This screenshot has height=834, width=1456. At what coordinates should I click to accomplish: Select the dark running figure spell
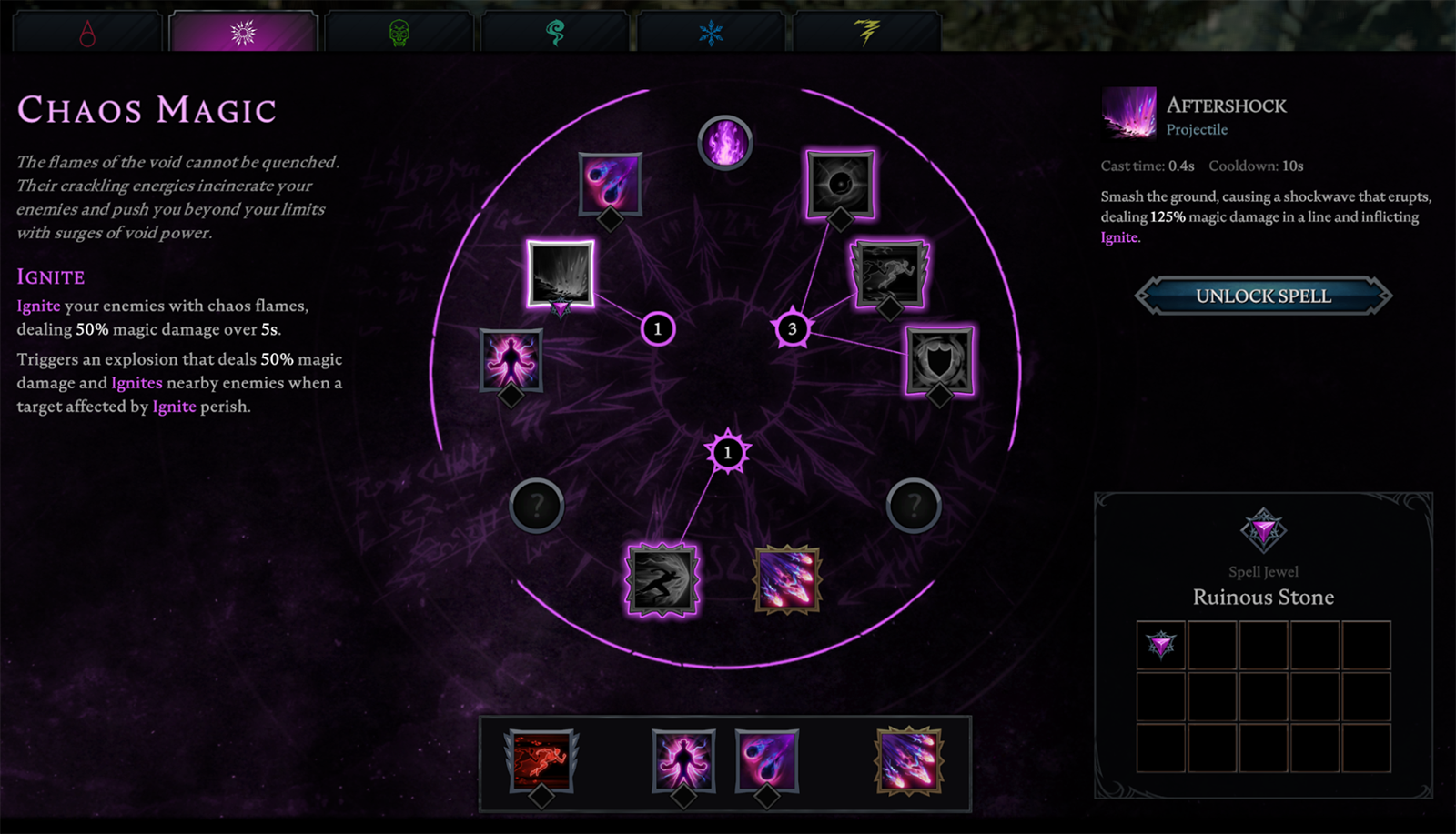[889, 273]
